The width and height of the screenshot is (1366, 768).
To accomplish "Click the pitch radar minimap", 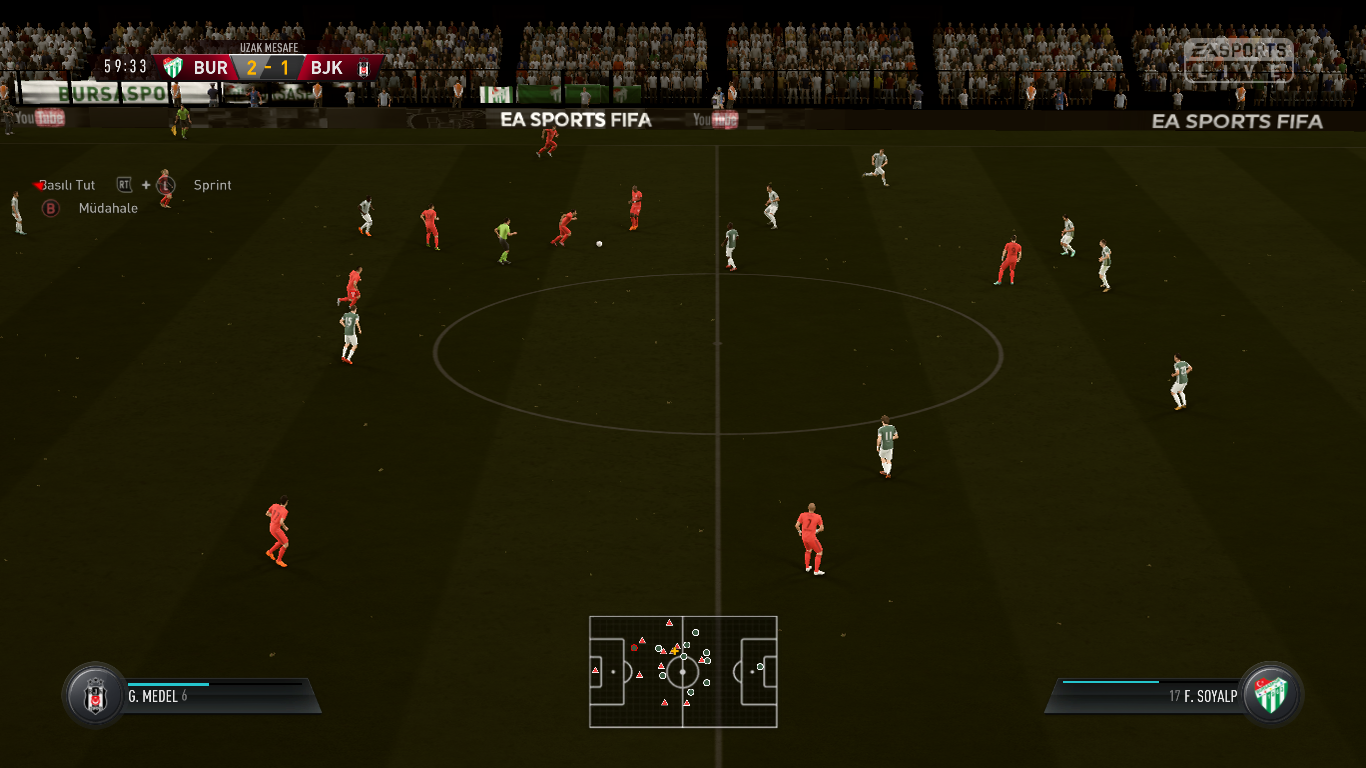I will 683,671.
